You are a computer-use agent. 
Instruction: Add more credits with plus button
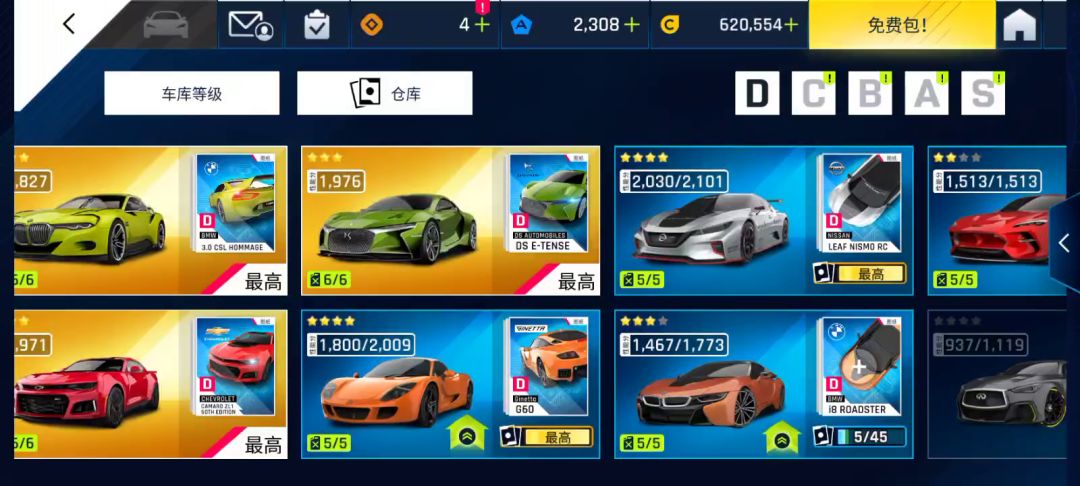point(792,25)
